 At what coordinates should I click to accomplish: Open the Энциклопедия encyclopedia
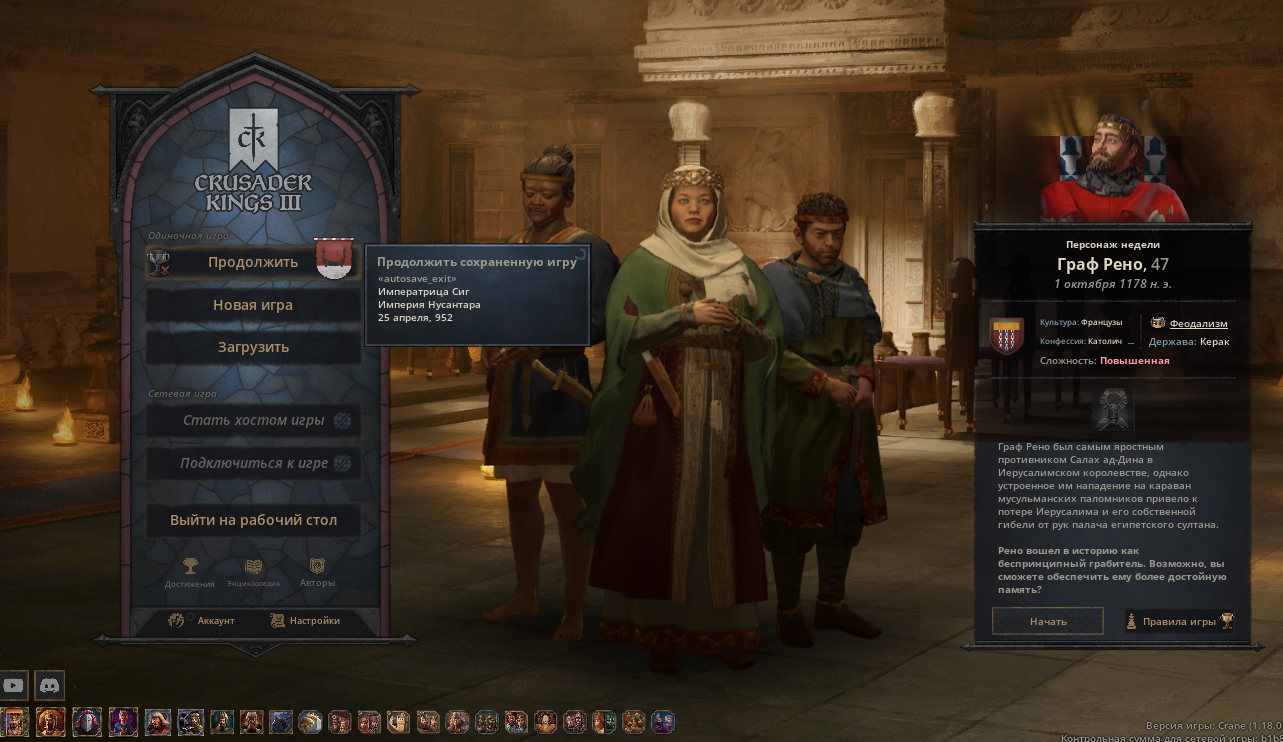click(253, 573)
